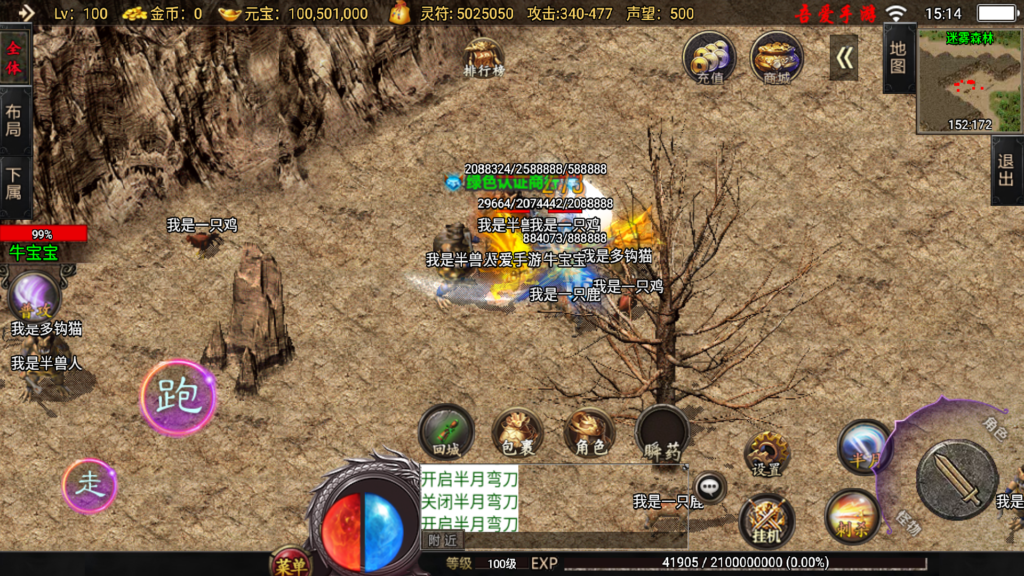Open the 角色 character sheet

pyautogui.click(x=590, y=432)
